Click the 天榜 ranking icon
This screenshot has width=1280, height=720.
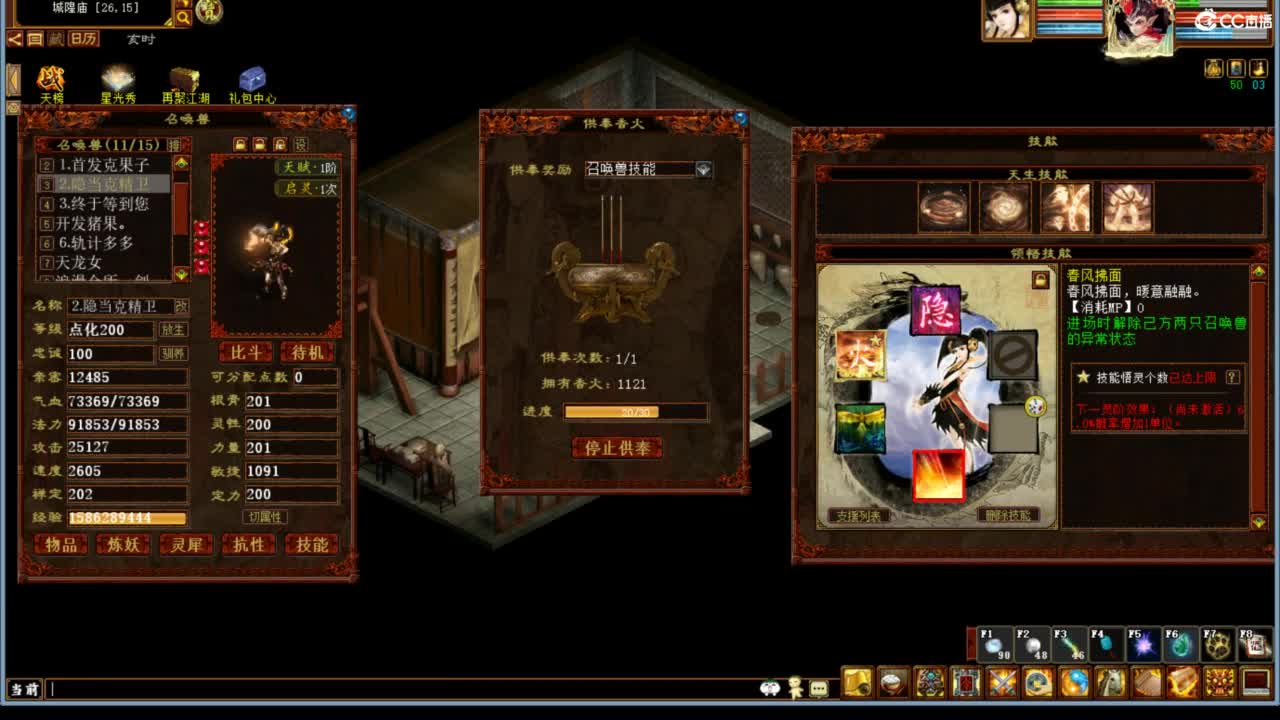pyautogui.click(x=50, y=78)
